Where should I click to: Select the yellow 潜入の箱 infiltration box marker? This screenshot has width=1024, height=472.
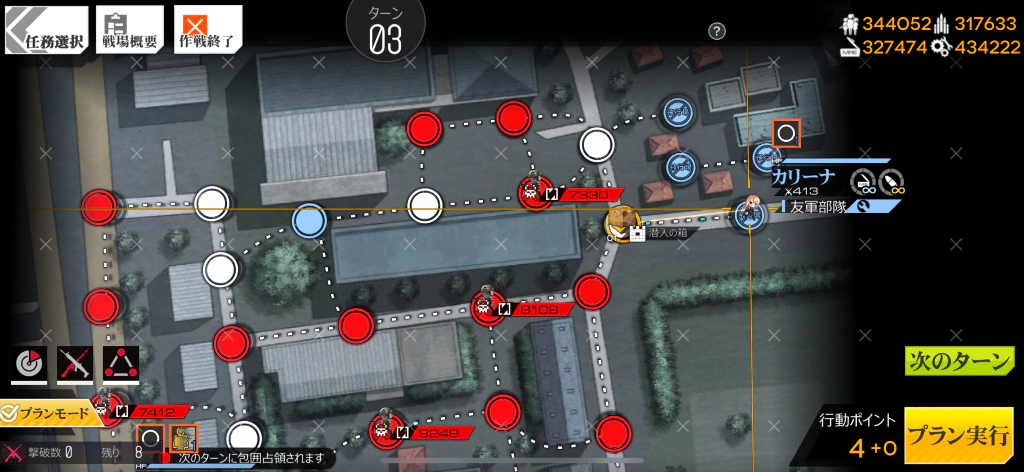tap(622, 222)
